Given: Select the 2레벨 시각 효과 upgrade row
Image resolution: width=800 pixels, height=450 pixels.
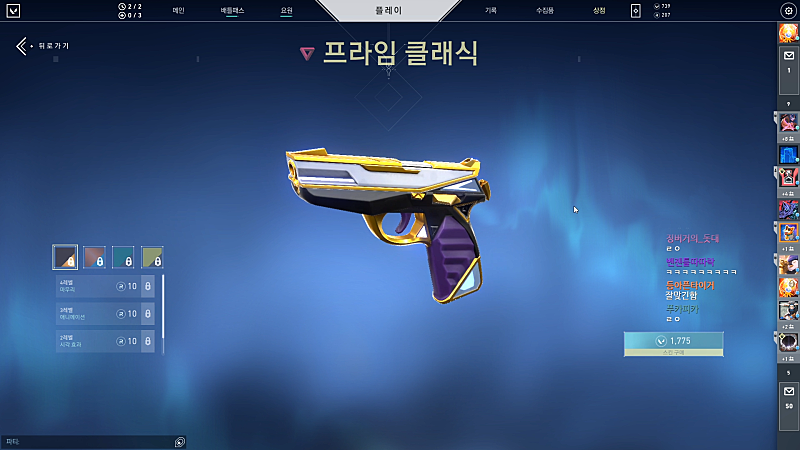Looking at the screenshot, I should click(105, 341).
